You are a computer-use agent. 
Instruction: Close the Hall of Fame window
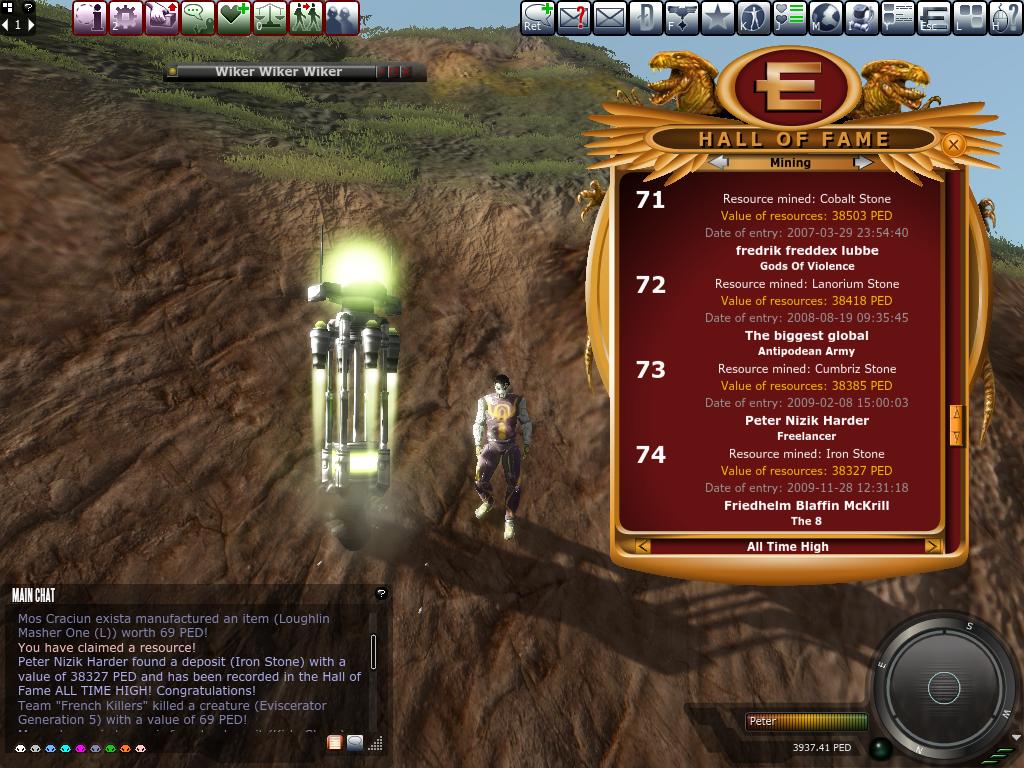click(953, 145)
